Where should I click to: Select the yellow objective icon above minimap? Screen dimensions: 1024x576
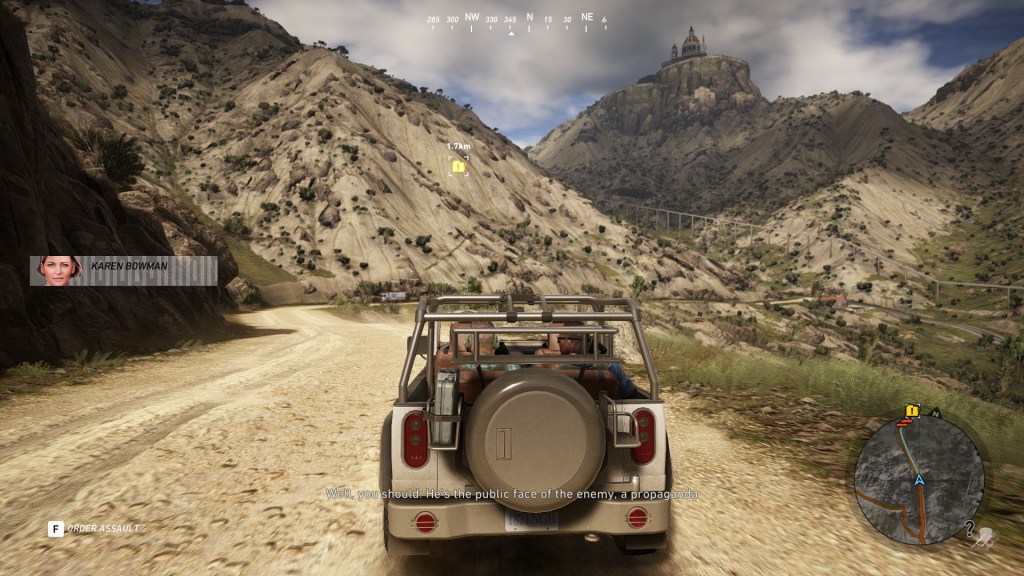(911, 410)
